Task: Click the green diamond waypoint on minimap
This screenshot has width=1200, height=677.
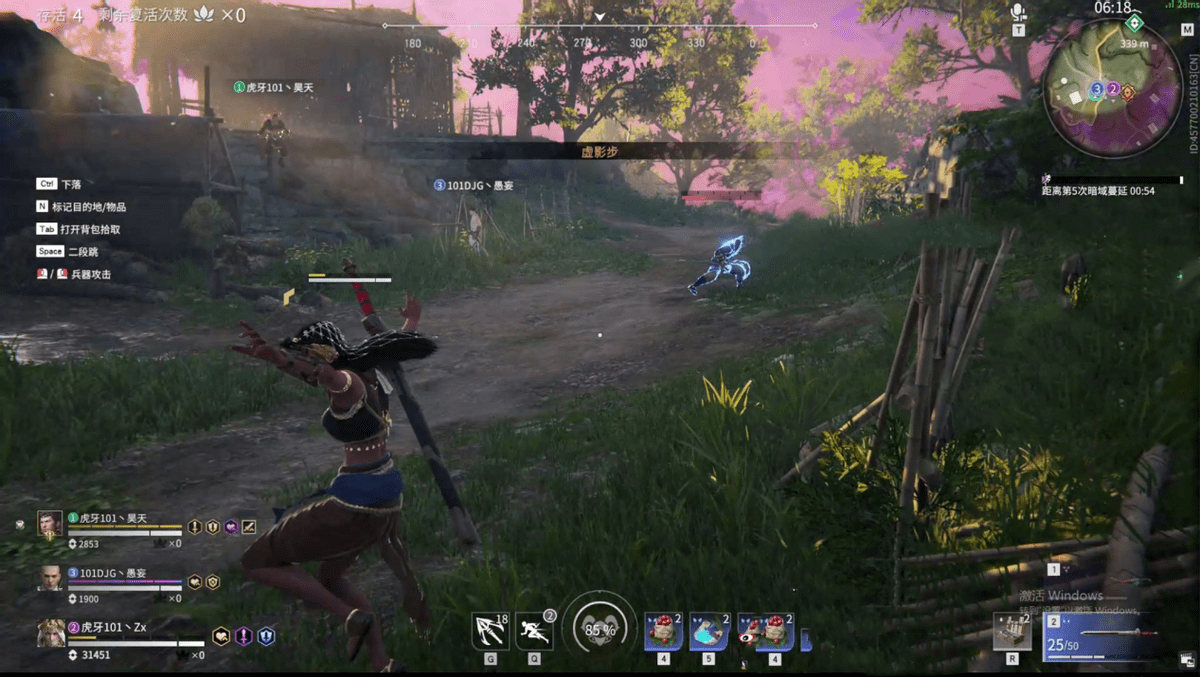Action: [1133, 22]
